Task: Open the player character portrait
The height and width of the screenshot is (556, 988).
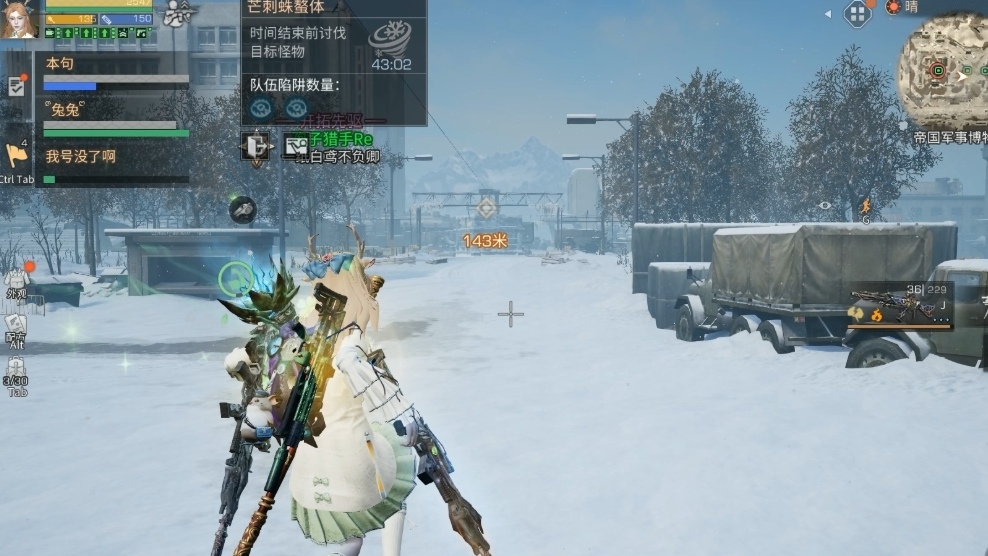Action: tap(18, 19)
